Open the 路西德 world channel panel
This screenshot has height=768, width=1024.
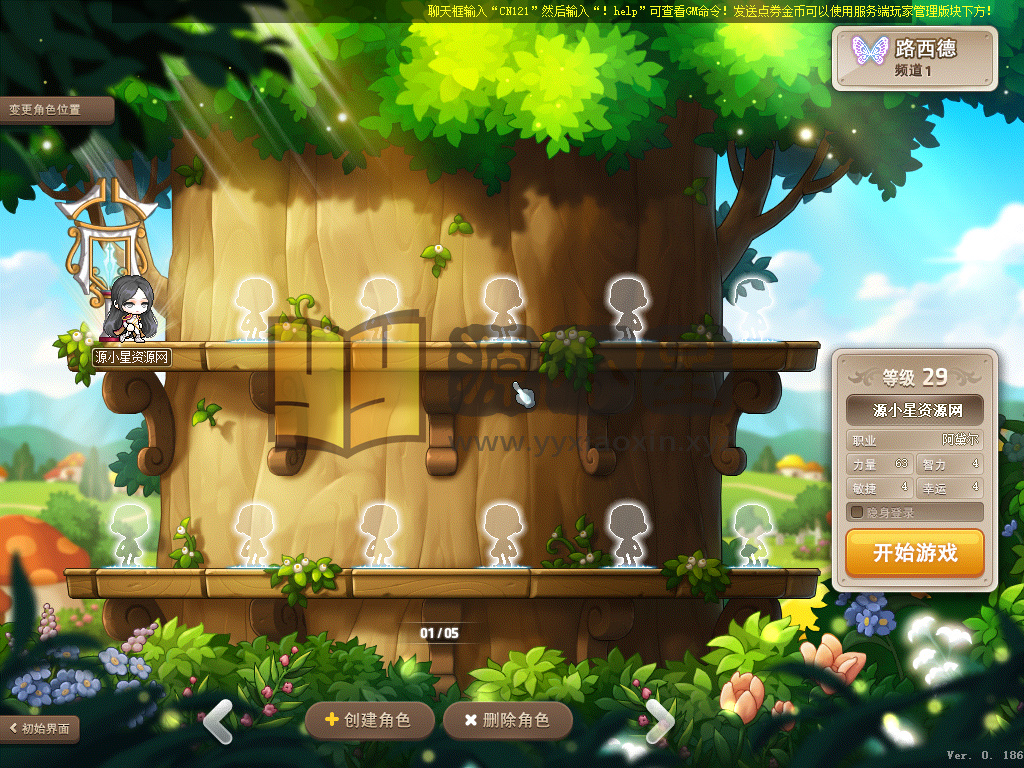[x=915, y=58]
